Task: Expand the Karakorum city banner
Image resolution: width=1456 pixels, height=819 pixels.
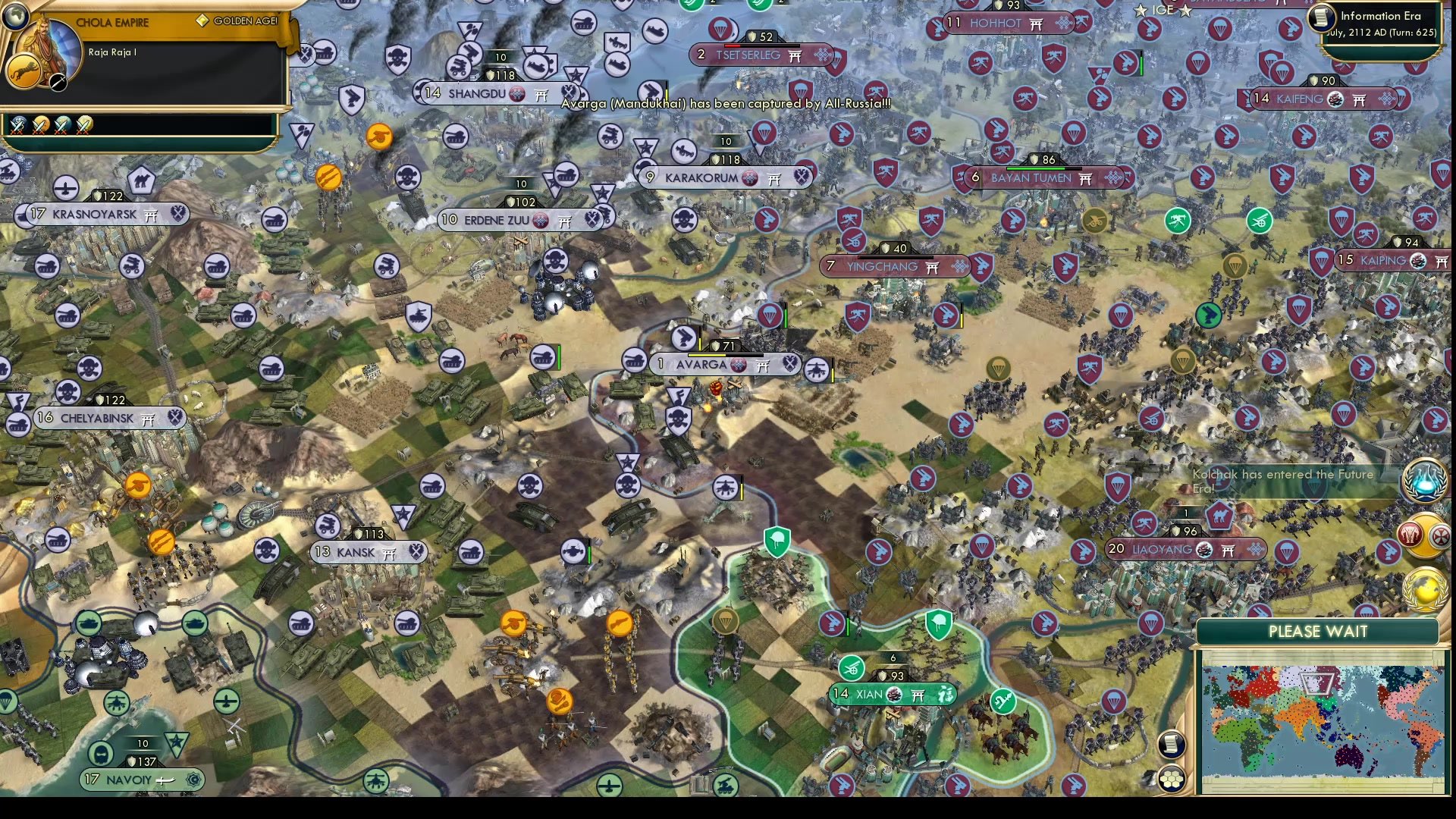Action: [724, 177]
